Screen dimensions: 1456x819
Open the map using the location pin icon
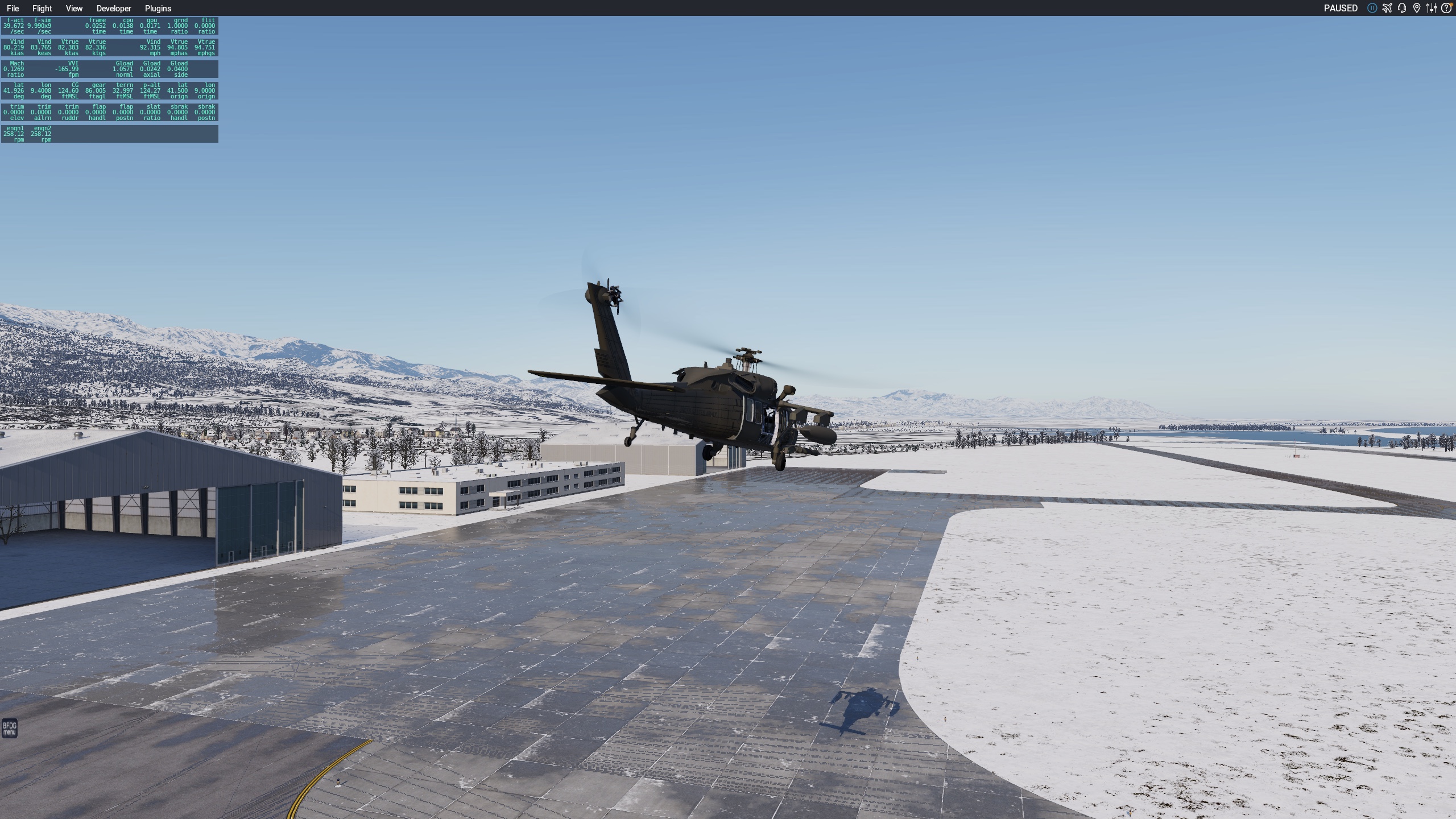1416,8
